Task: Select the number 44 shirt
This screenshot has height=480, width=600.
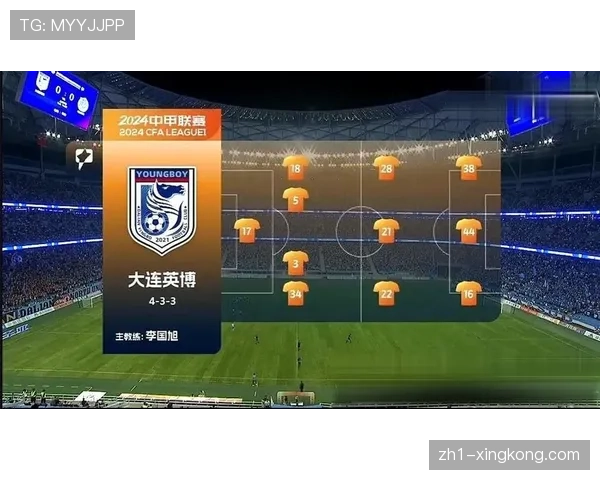Action: click(468, 231)
